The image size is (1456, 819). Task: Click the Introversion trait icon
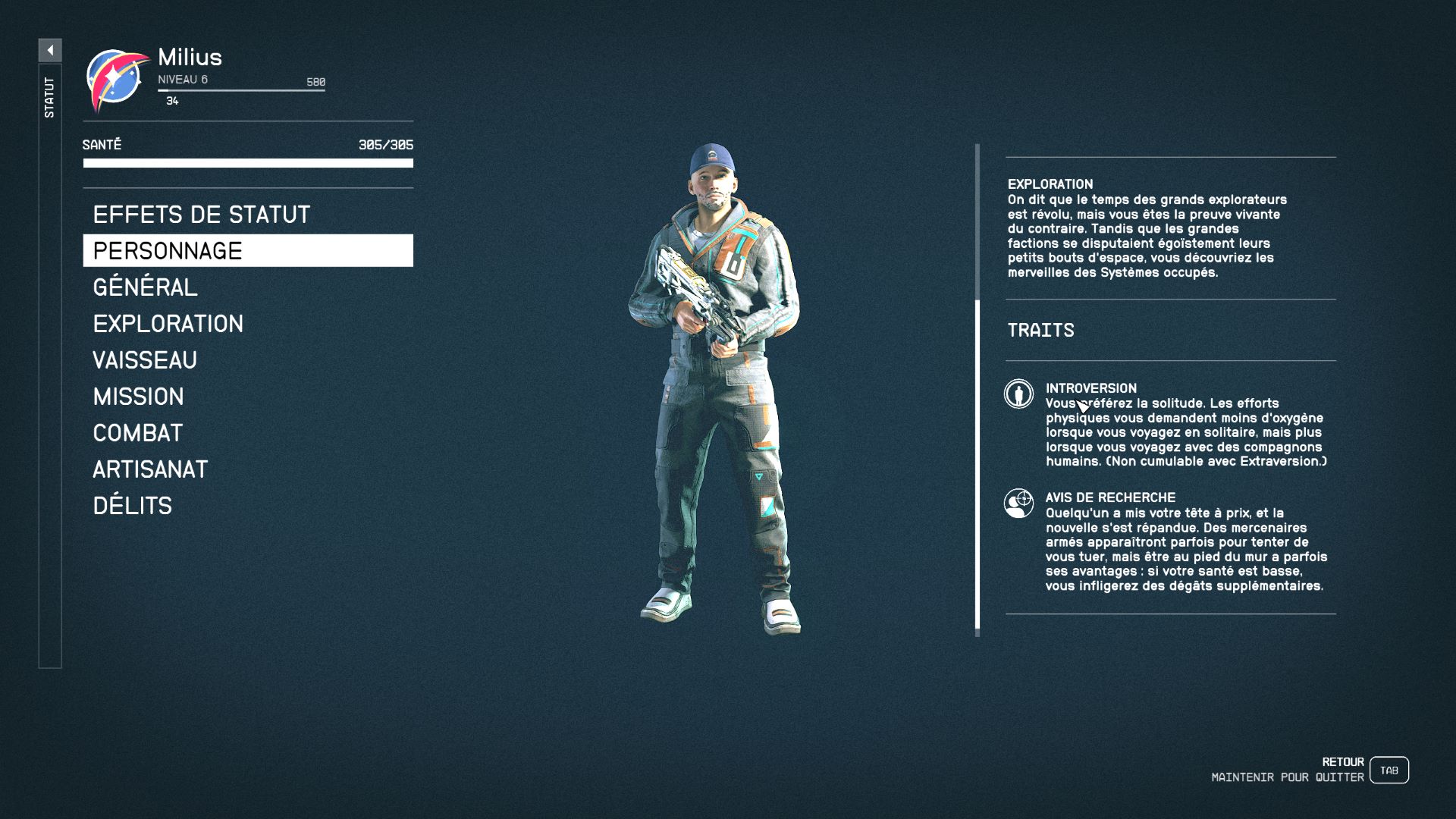[1018, 394]
